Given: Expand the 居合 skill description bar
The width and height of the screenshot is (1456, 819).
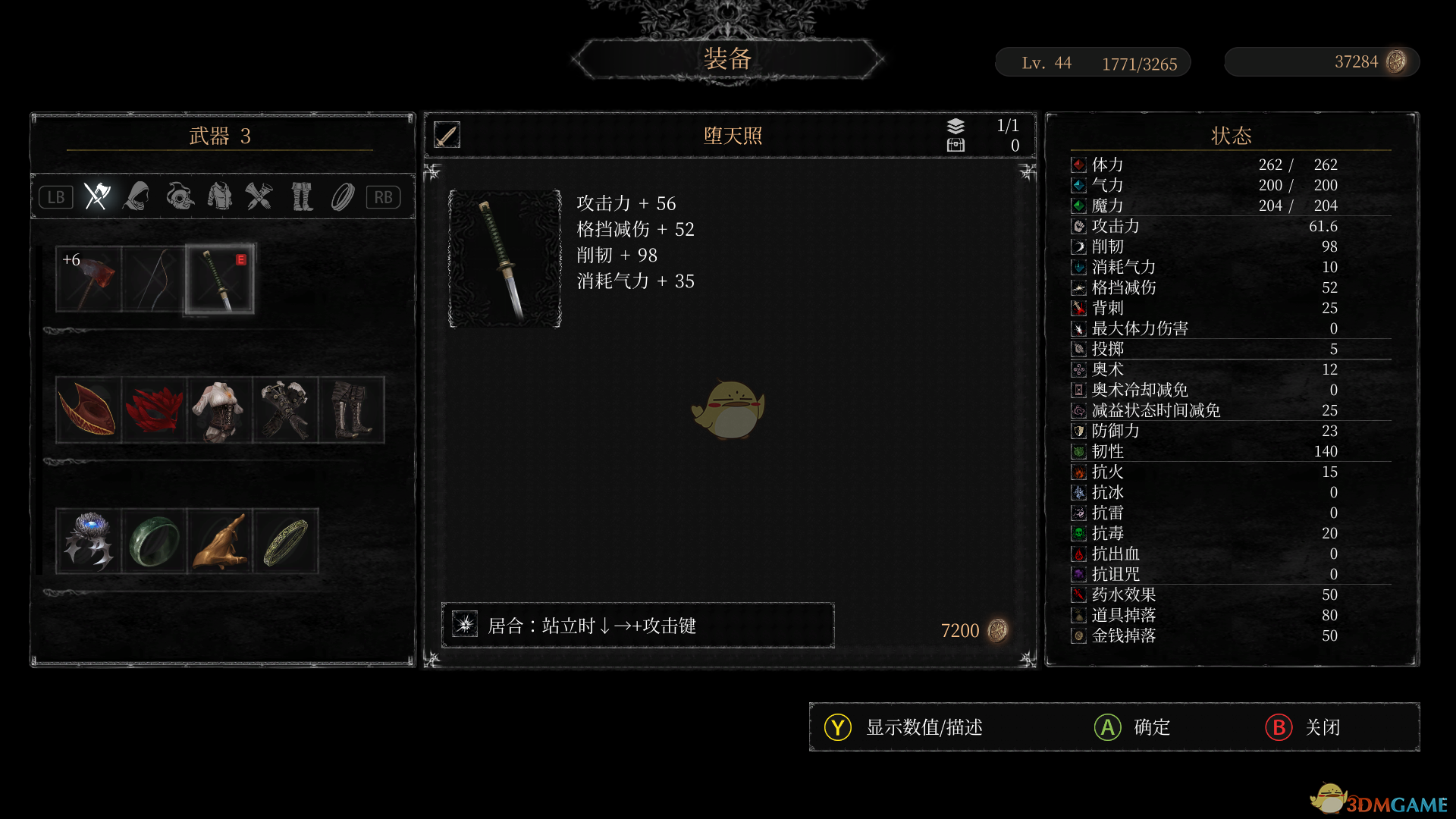Looking at the screenshot, I should (637, 625).
